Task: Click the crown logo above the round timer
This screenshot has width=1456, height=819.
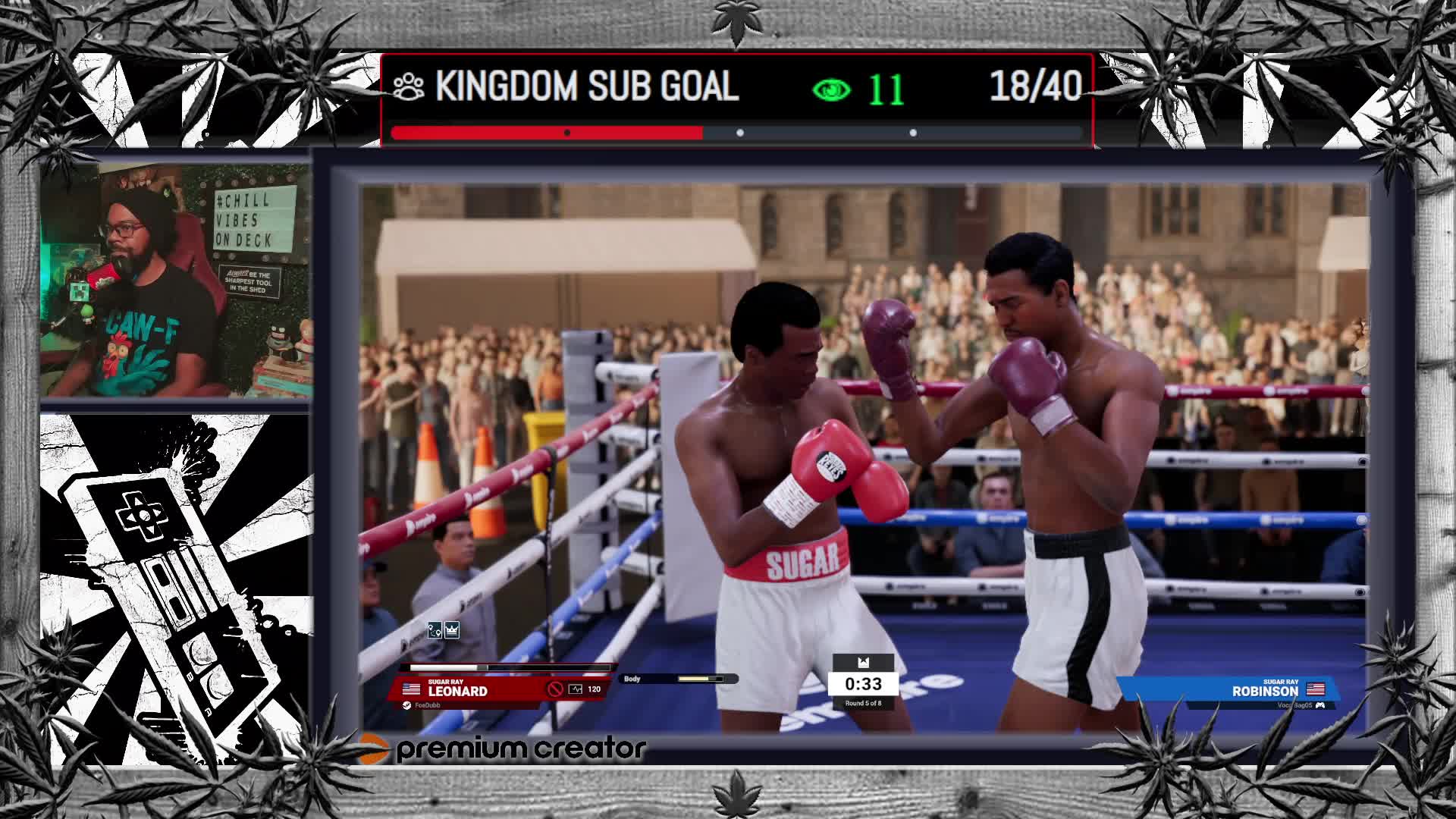Action: pyautogui.click(x=863, y=663)
